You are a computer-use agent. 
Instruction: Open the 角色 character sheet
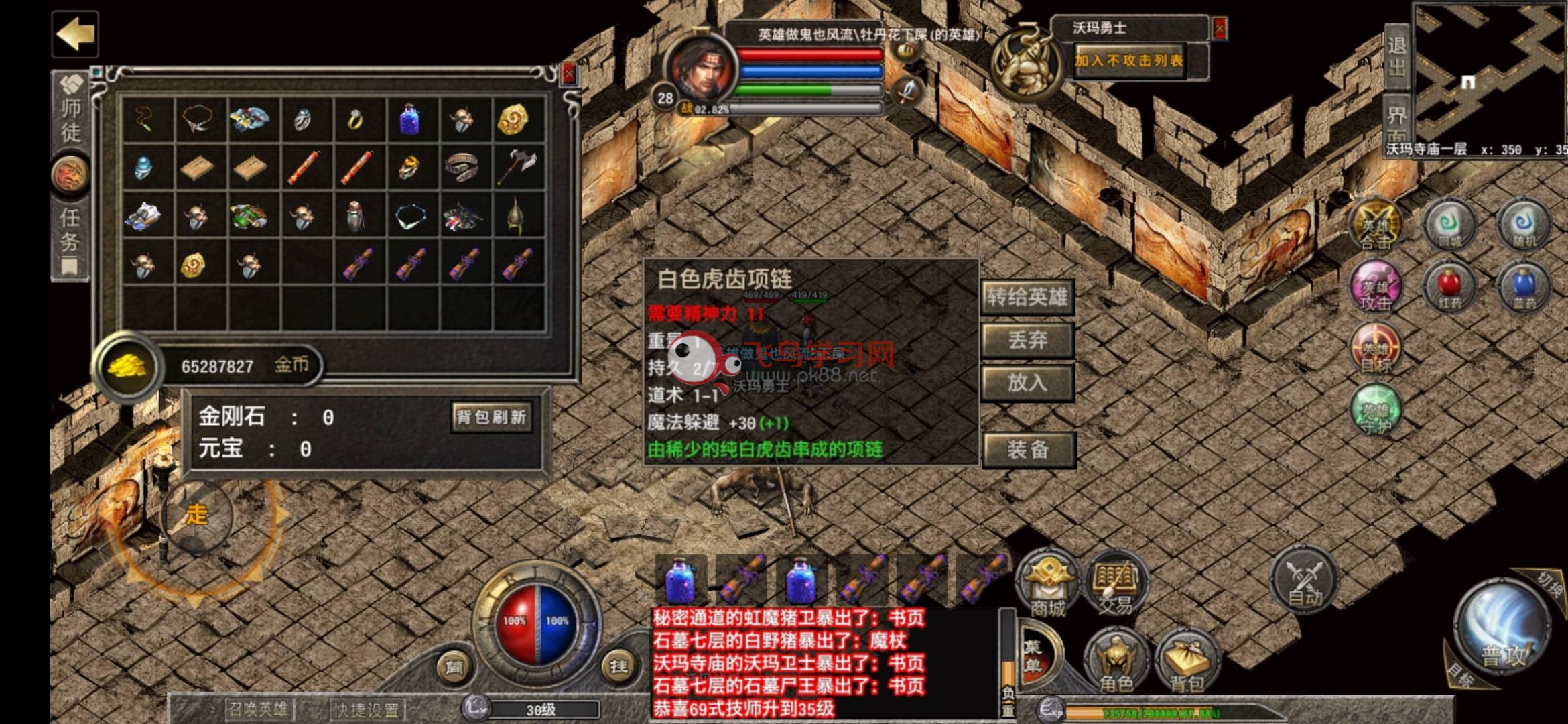[1116, 660]
